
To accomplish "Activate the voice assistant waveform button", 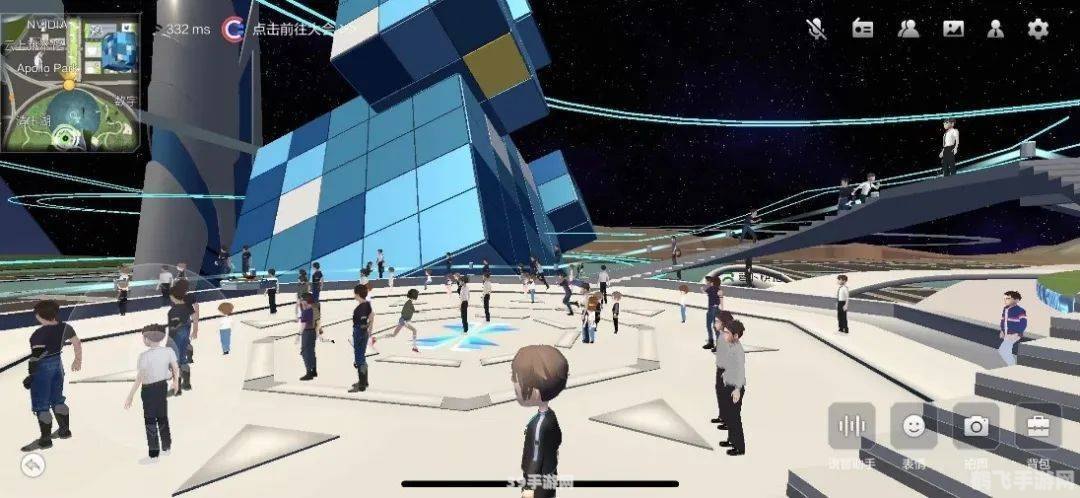I will click(851, 426).
